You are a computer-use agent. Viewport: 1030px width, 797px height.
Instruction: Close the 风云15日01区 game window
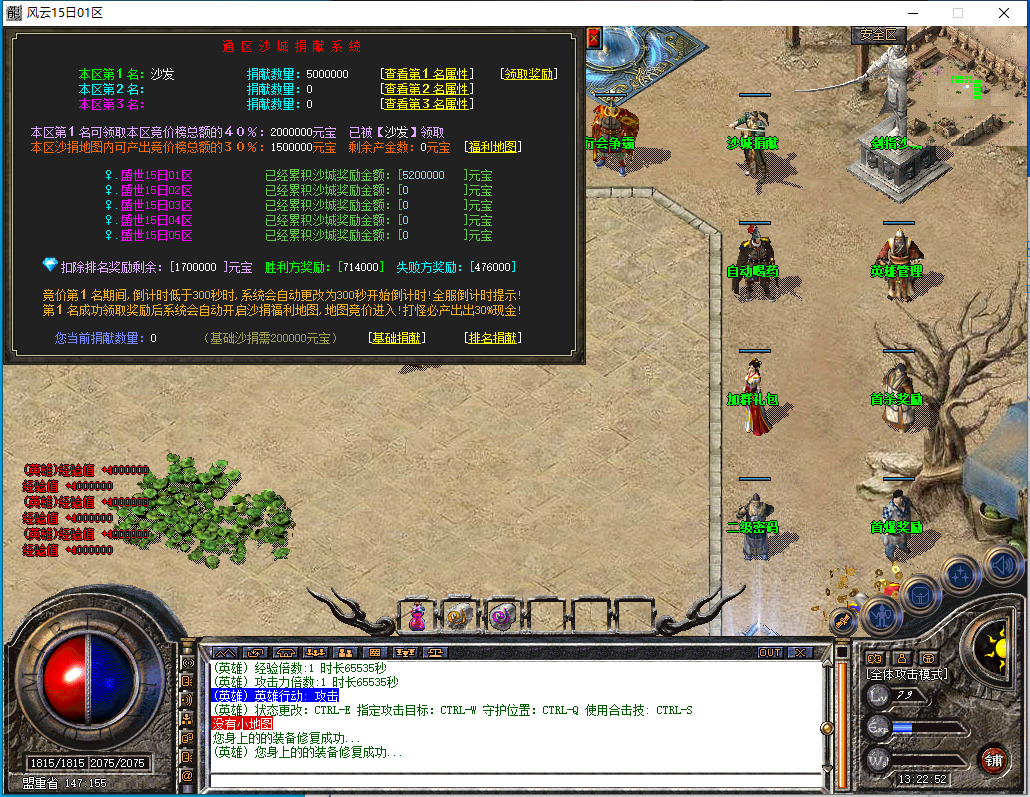pyautogui.click(x=1004, y=13)
